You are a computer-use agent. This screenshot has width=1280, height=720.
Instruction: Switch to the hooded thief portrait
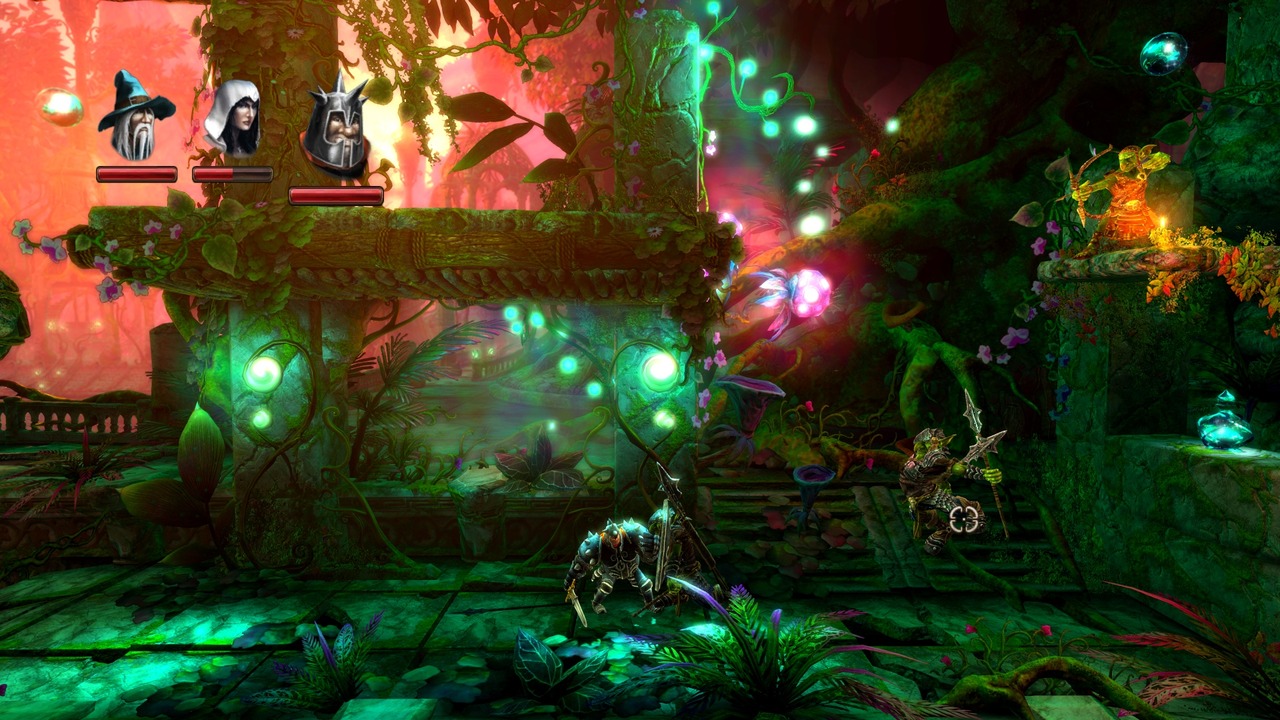232,118
